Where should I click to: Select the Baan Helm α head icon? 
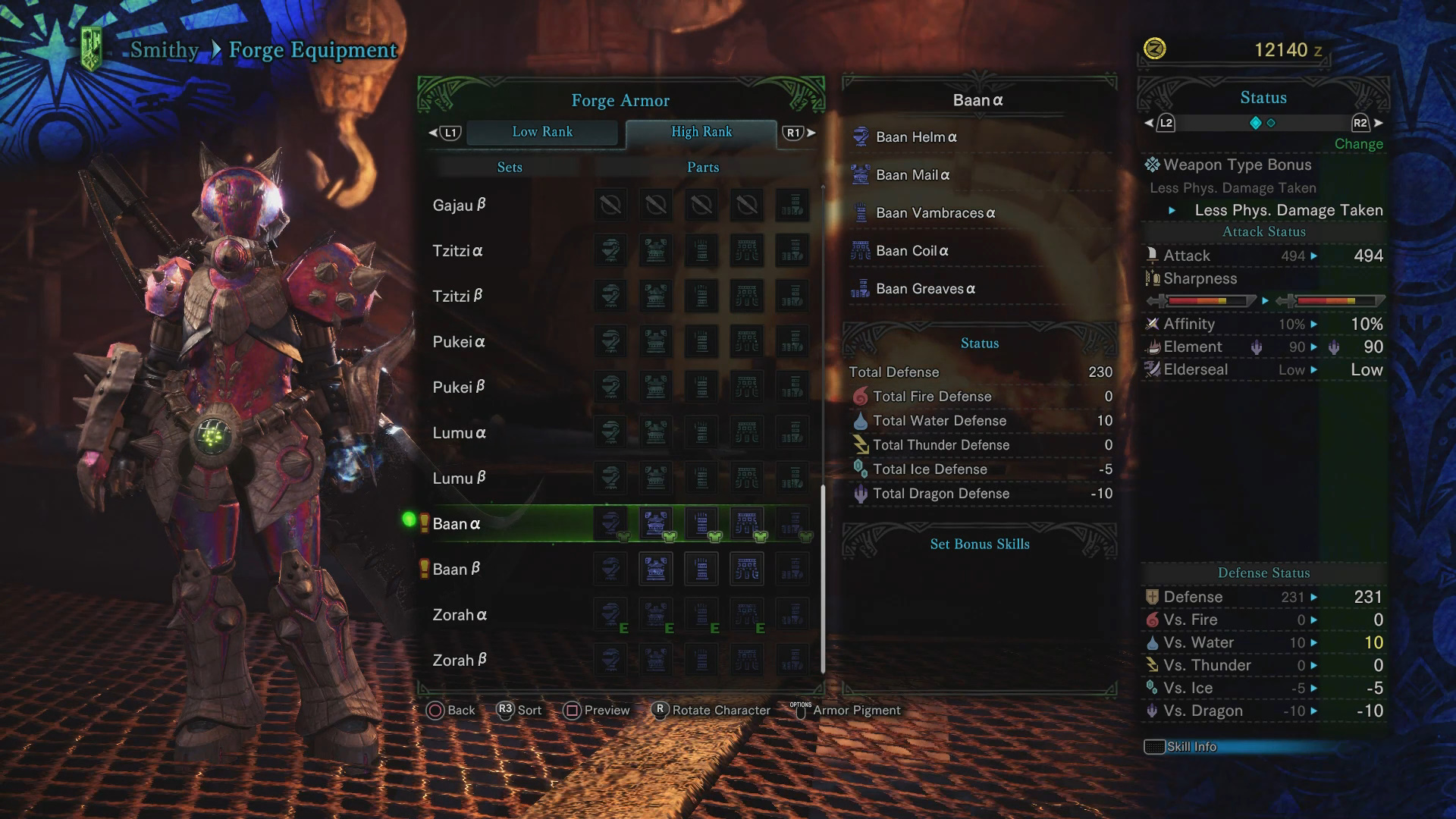(861, 137)
